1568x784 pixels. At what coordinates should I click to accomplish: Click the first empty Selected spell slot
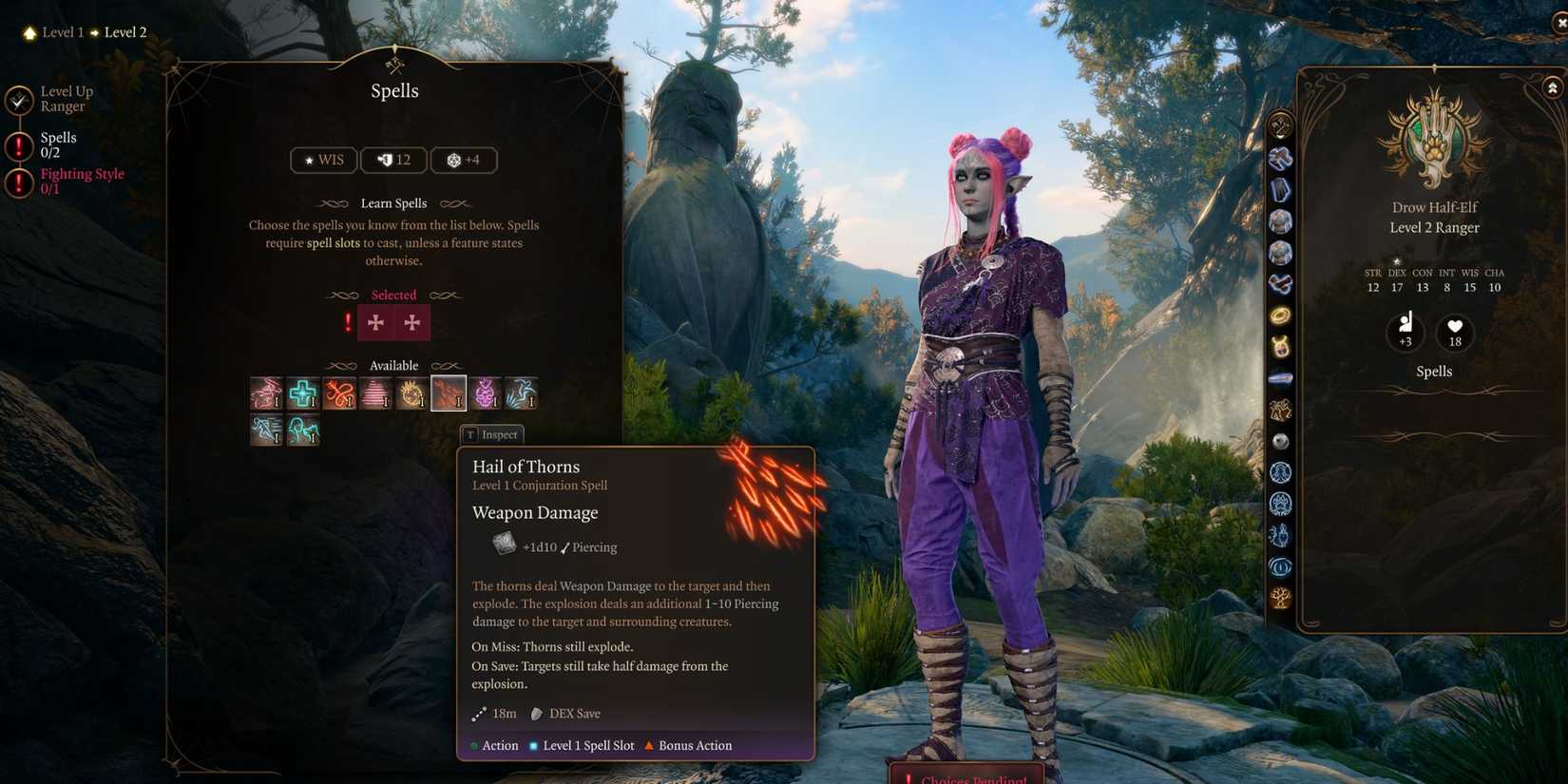point(376,322)
